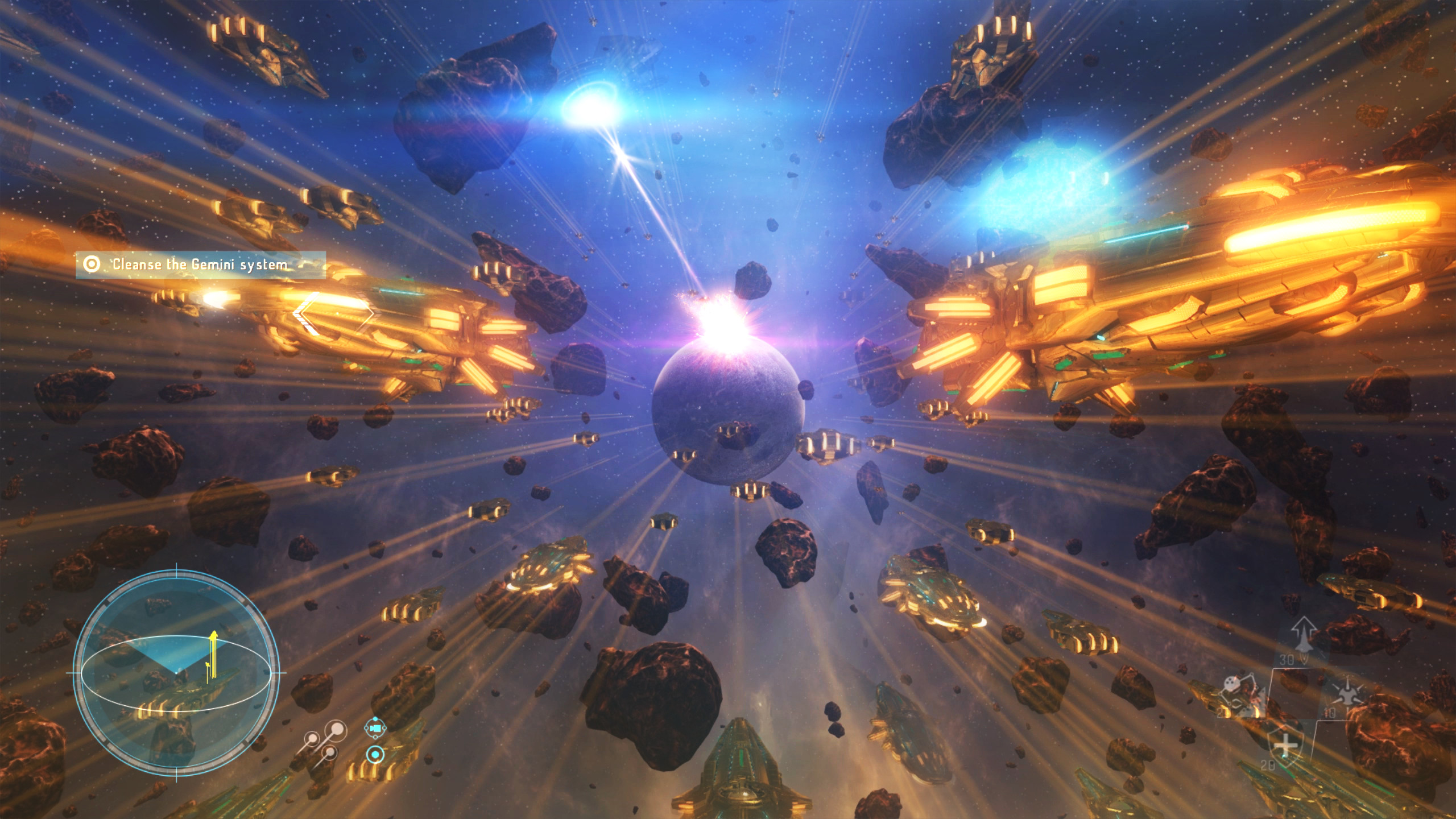
Task: Select the larger weapon group pin icon
Action: pyautogui.click(x=338, y=728)
